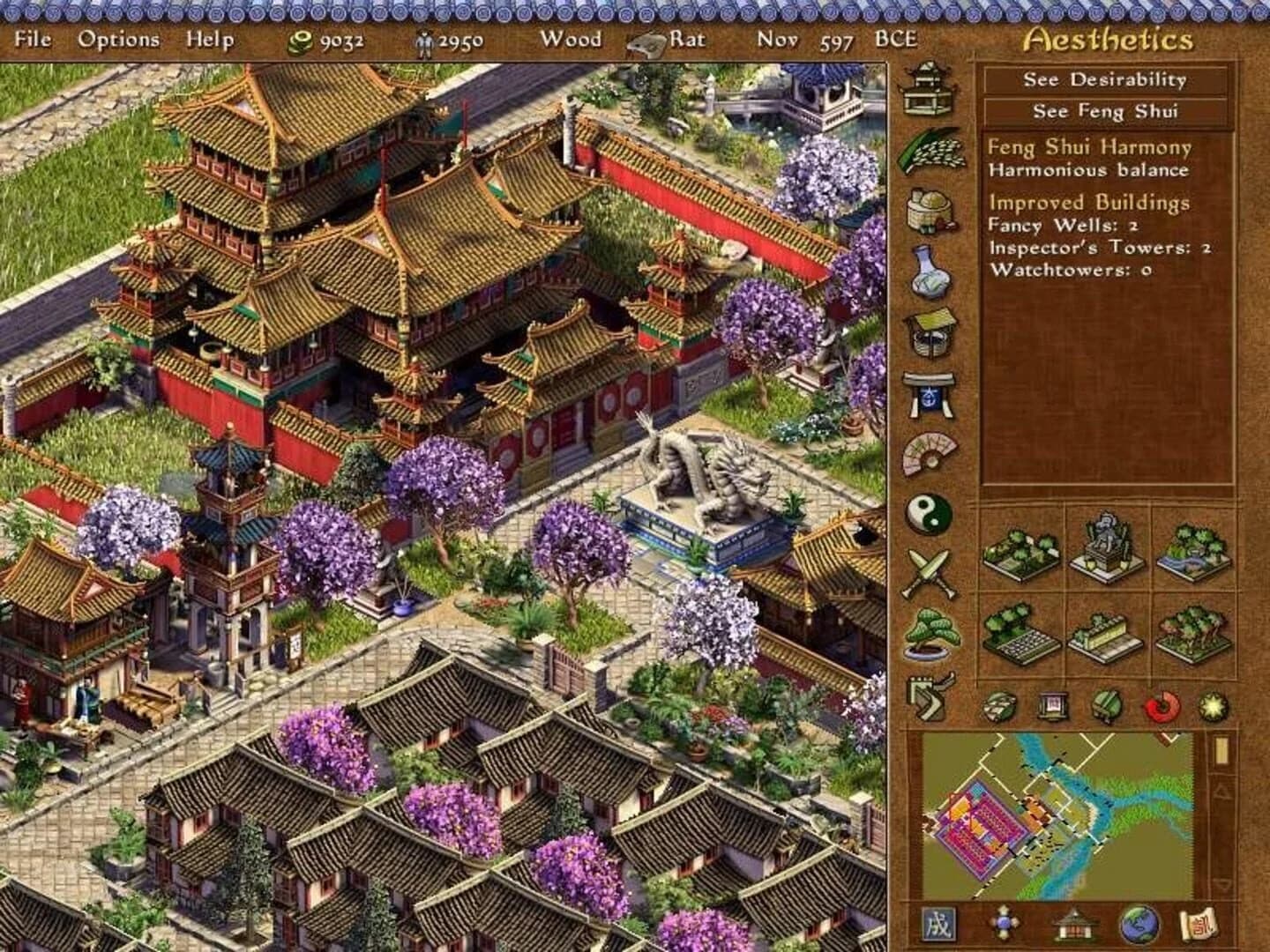Toggle the See Desirability overlay
The image size is (1270, 952).
1103,80
